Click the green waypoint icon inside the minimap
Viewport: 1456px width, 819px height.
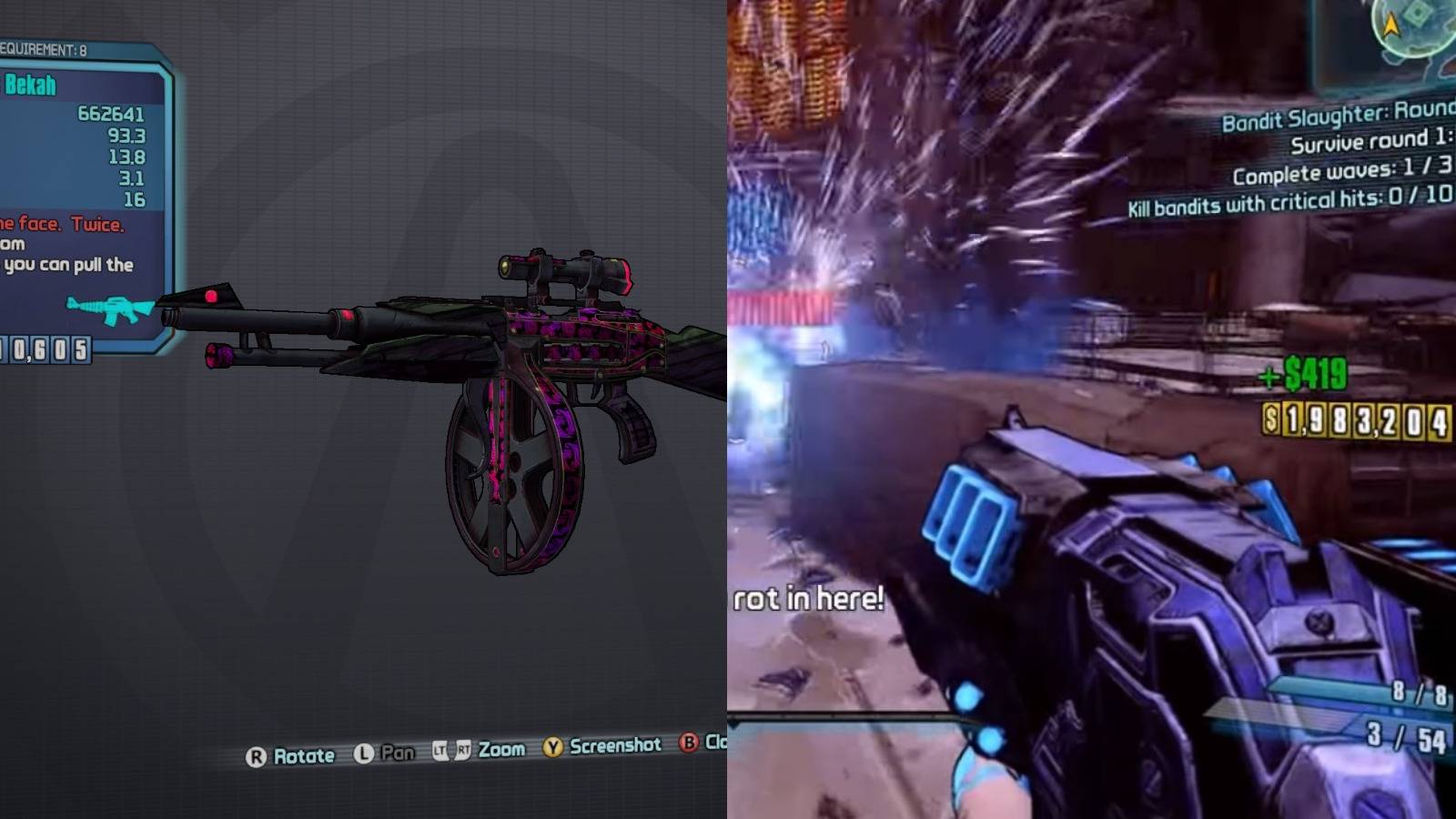pos(1417,14)
